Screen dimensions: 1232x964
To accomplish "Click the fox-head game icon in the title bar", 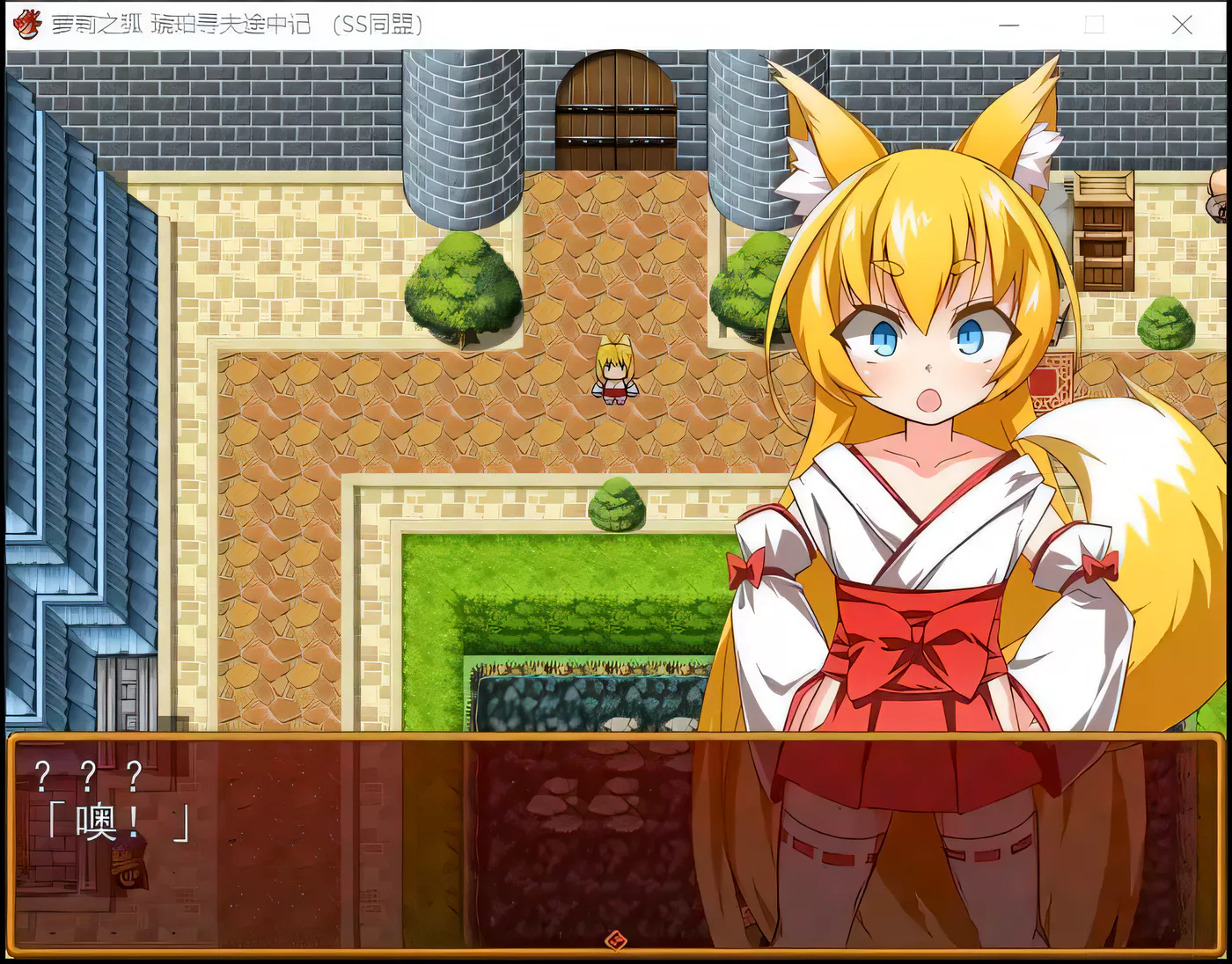I will click(x=26, y=24).
